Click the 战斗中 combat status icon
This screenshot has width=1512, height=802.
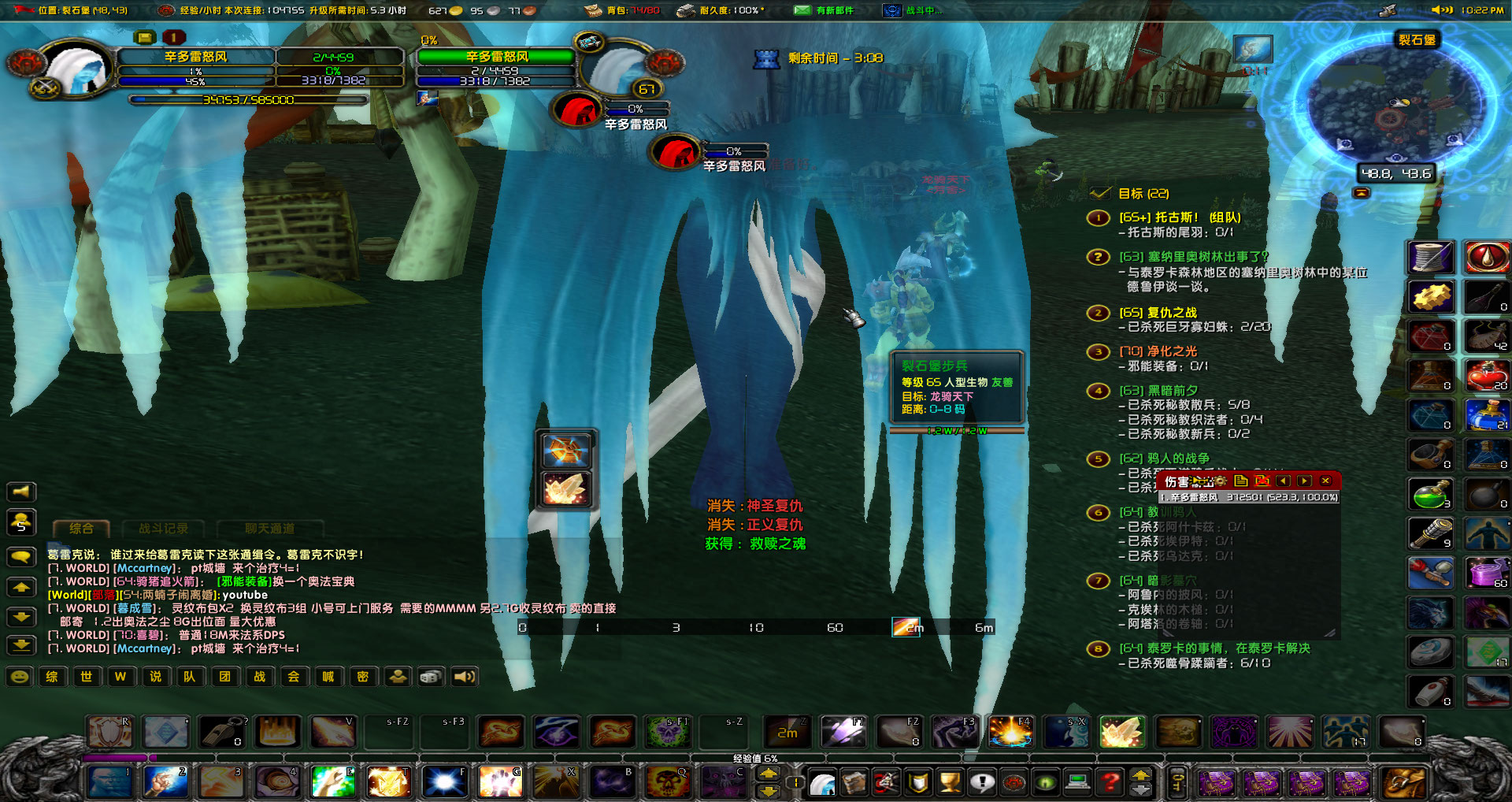[x=891, y=10]
